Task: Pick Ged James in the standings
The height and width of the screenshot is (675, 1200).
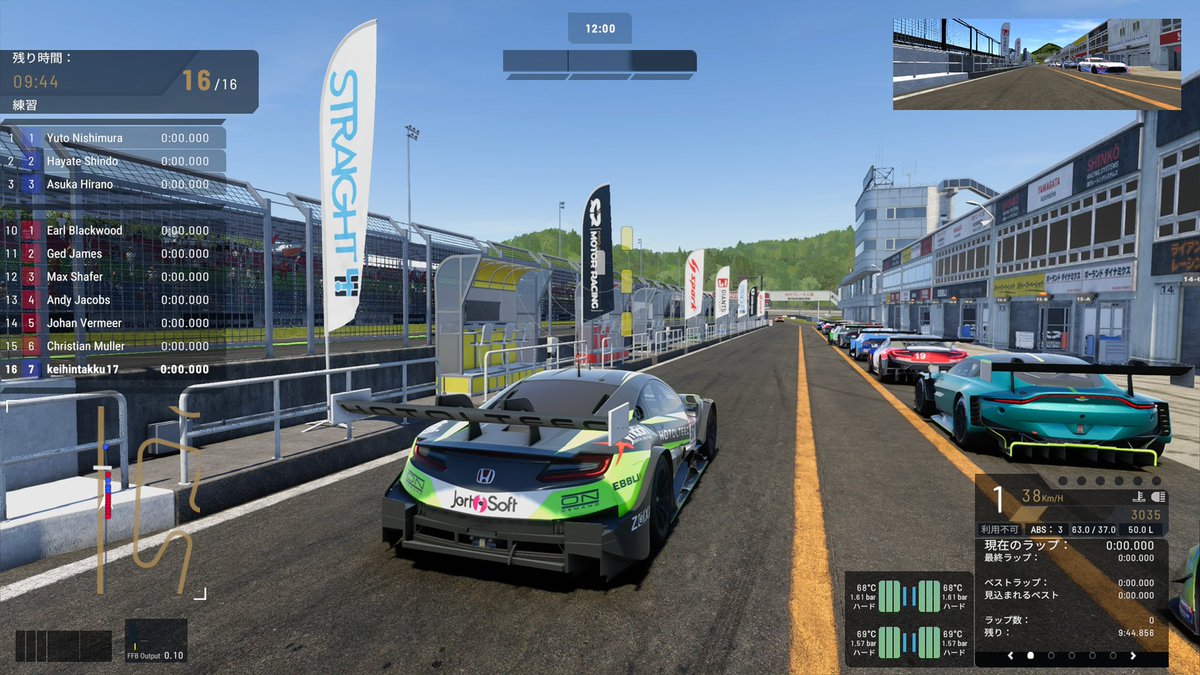Action: (x=115, y=254)
